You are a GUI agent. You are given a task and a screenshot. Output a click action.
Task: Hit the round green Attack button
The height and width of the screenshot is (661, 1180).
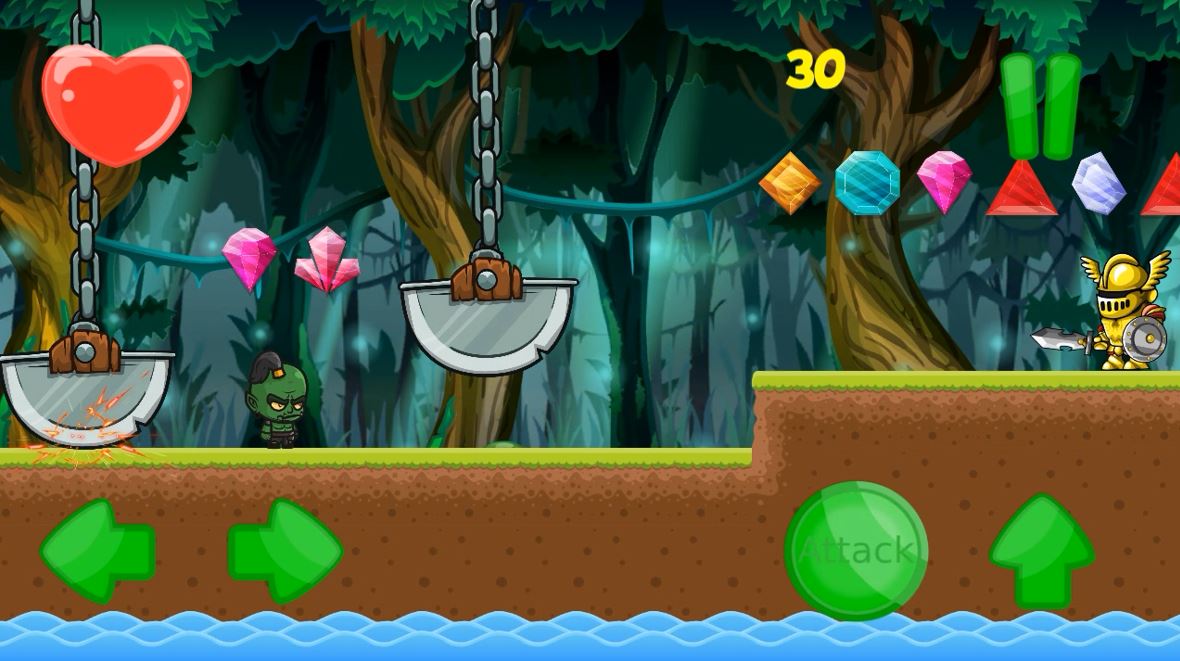856,550
